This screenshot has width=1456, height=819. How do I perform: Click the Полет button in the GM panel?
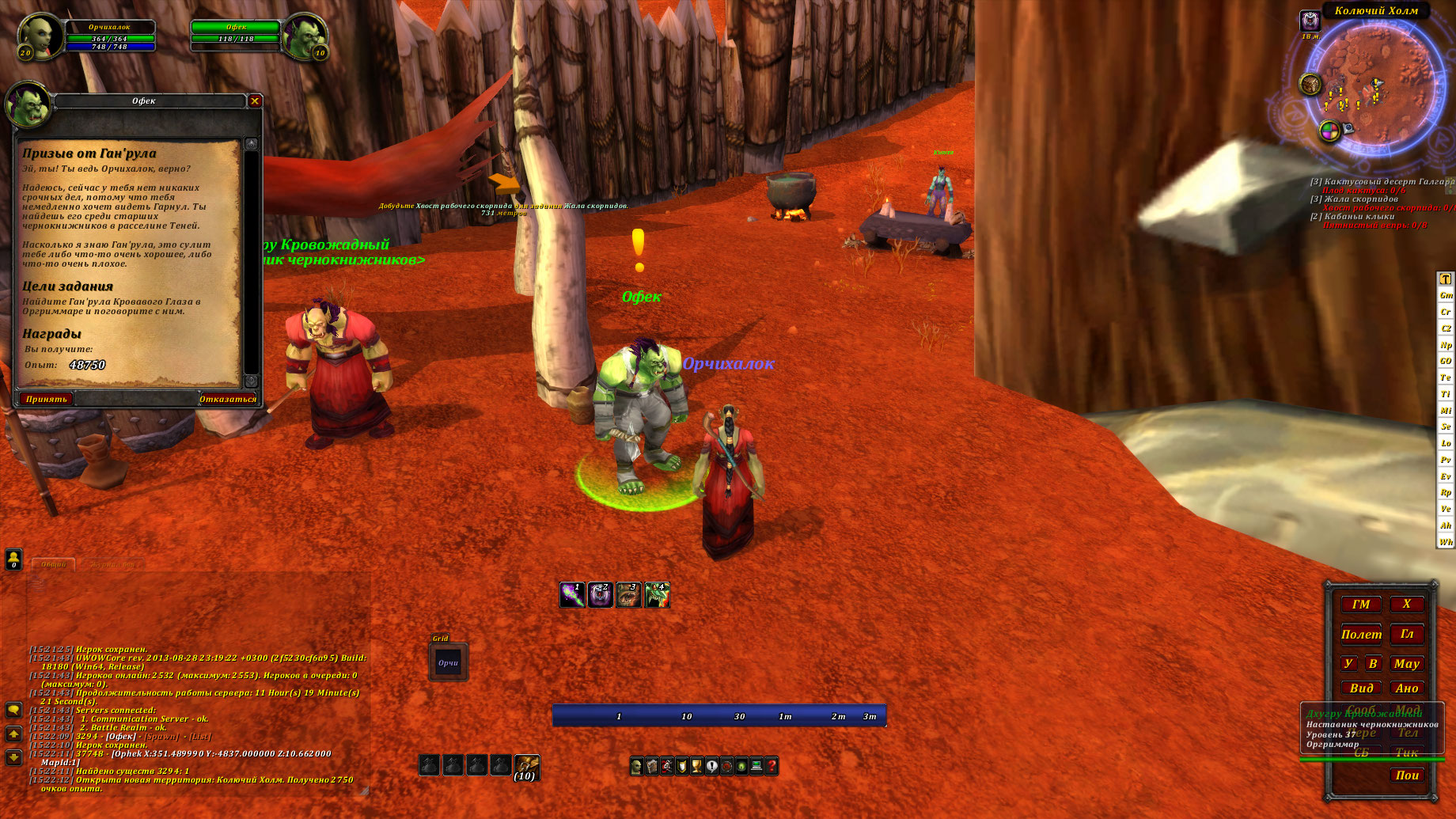click(x=1361, y=634)
